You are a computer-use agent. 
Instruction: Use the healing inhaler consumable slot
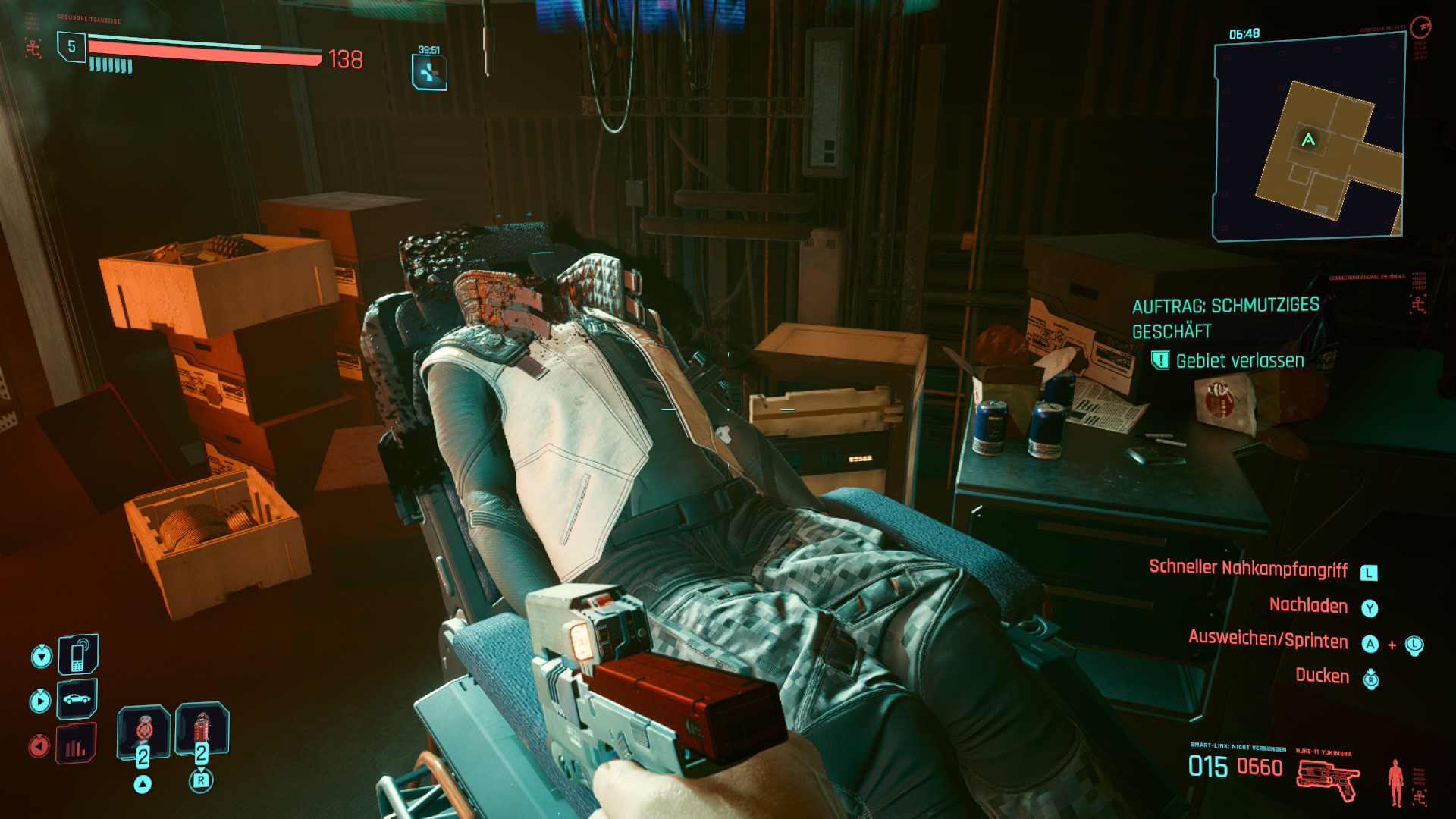pyautogui.click(x=143, y=732)
